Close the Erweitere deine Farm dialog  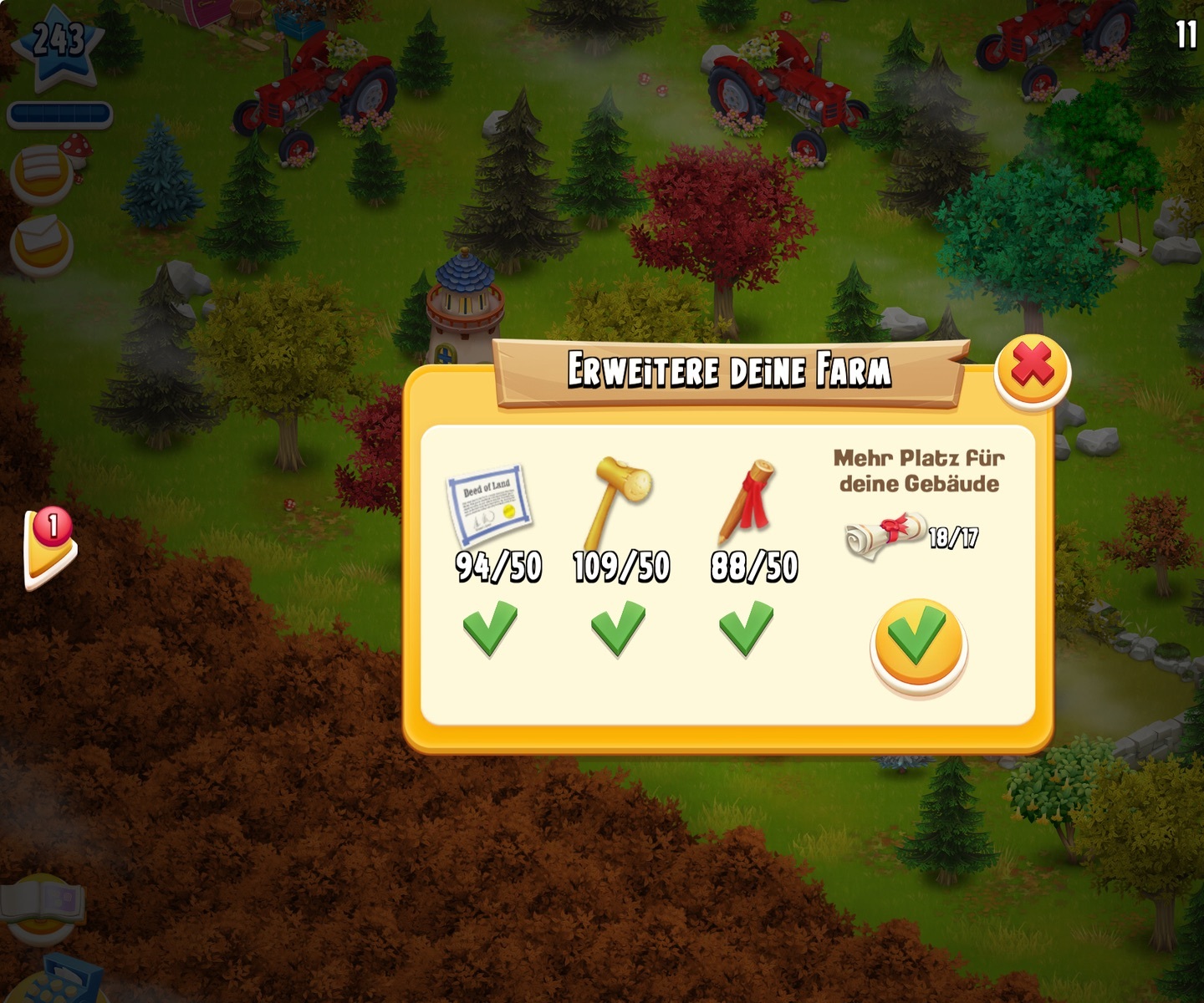tap(1033, 370)
